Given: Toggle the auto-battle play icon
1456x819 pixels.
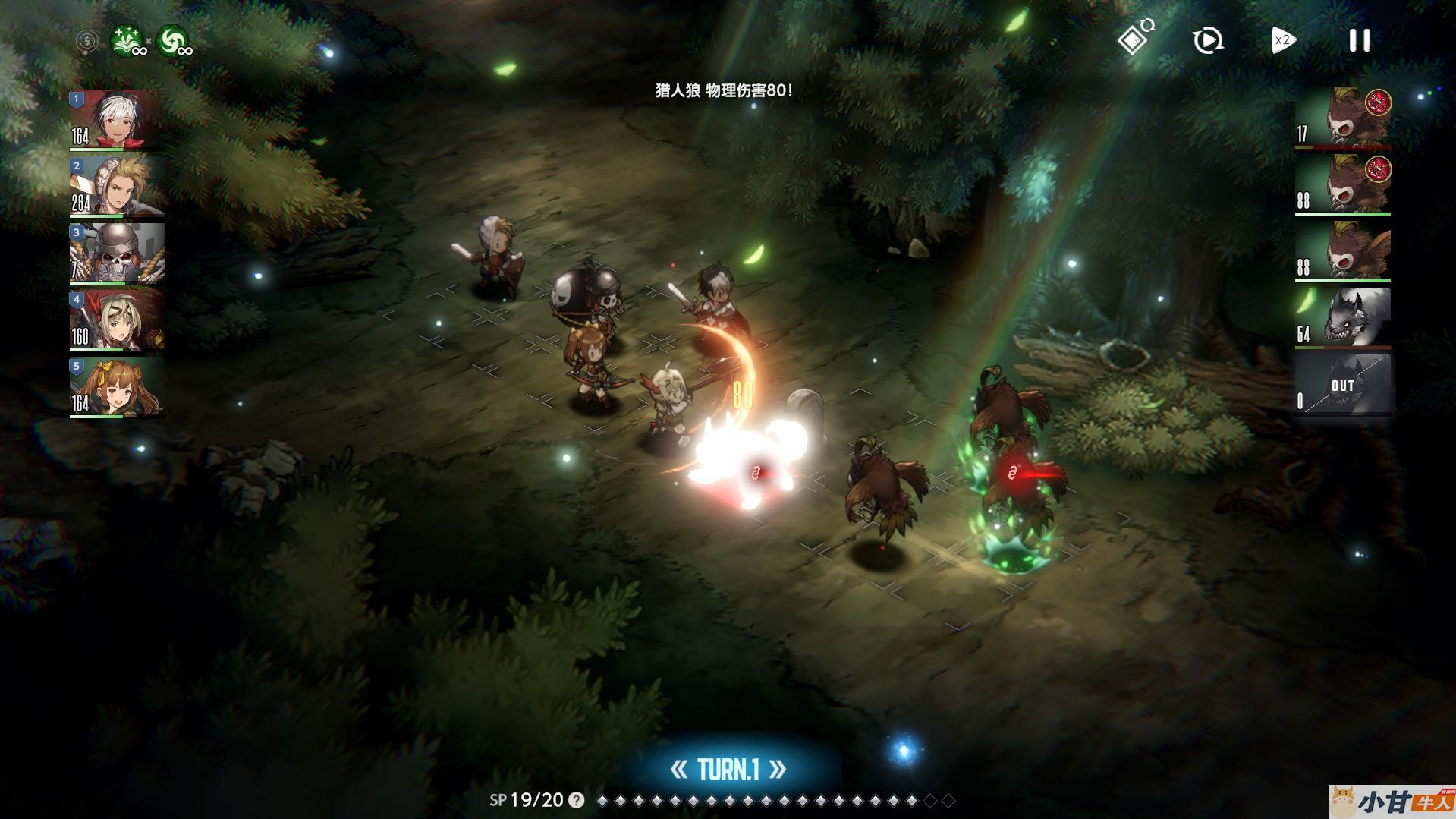Looking at the screenshot, I should click(1207, 40).
